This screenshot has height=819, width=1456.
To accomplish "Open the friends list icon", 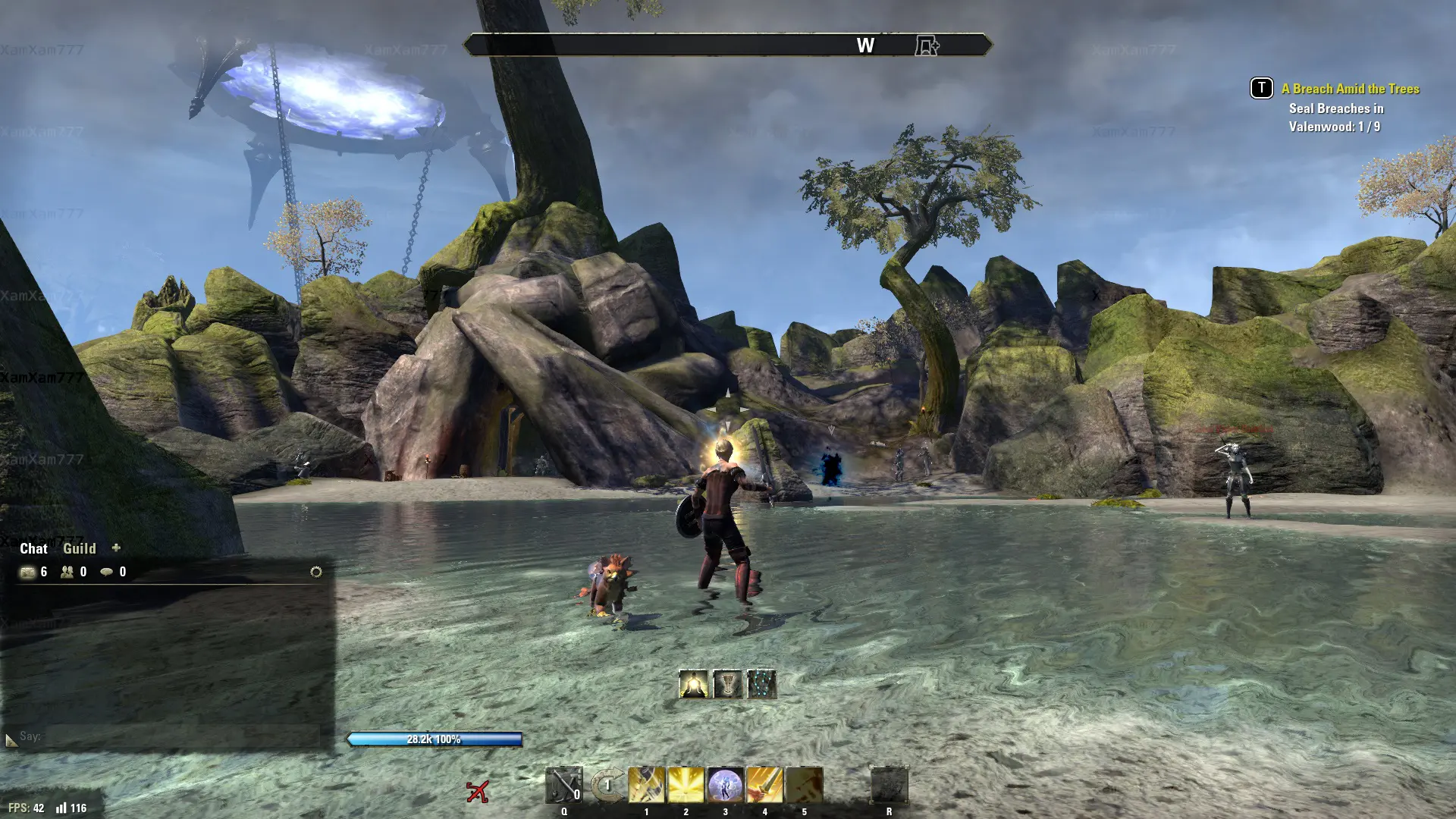I will tap(67, 572).
